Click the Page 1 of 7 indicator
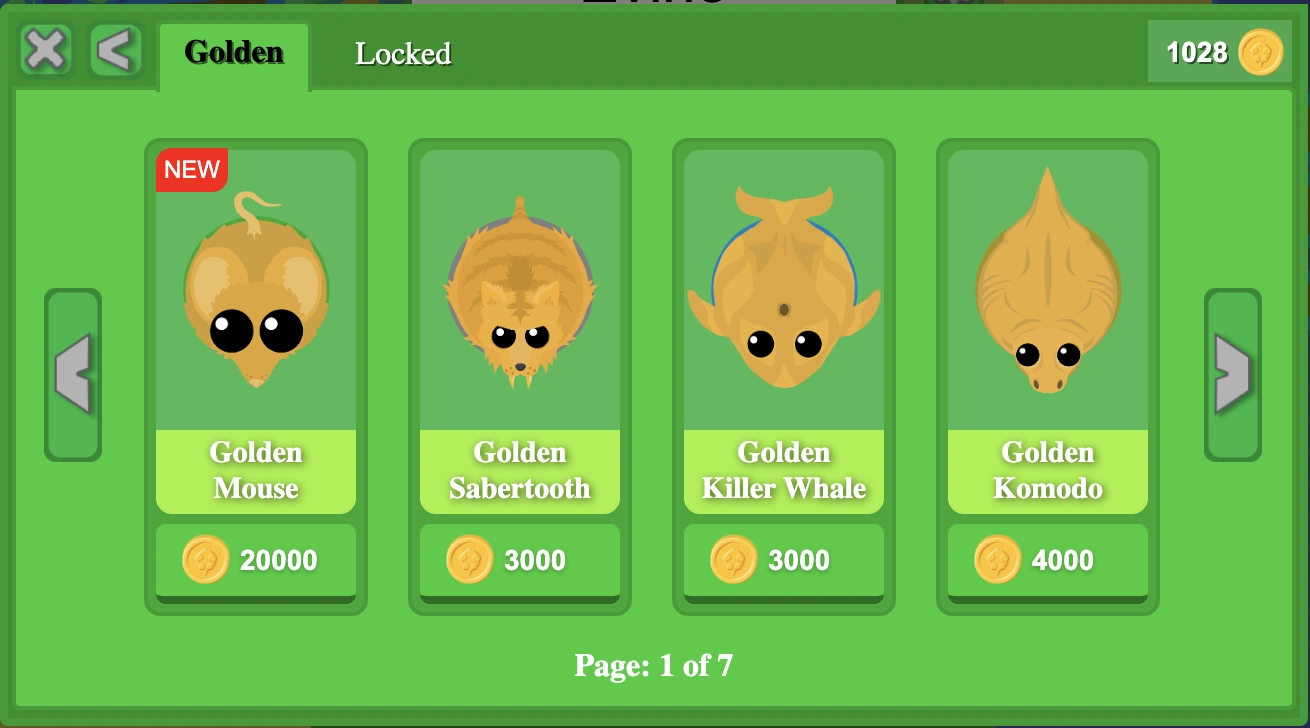Screen dimensions: 1310x728 (653, 665)
